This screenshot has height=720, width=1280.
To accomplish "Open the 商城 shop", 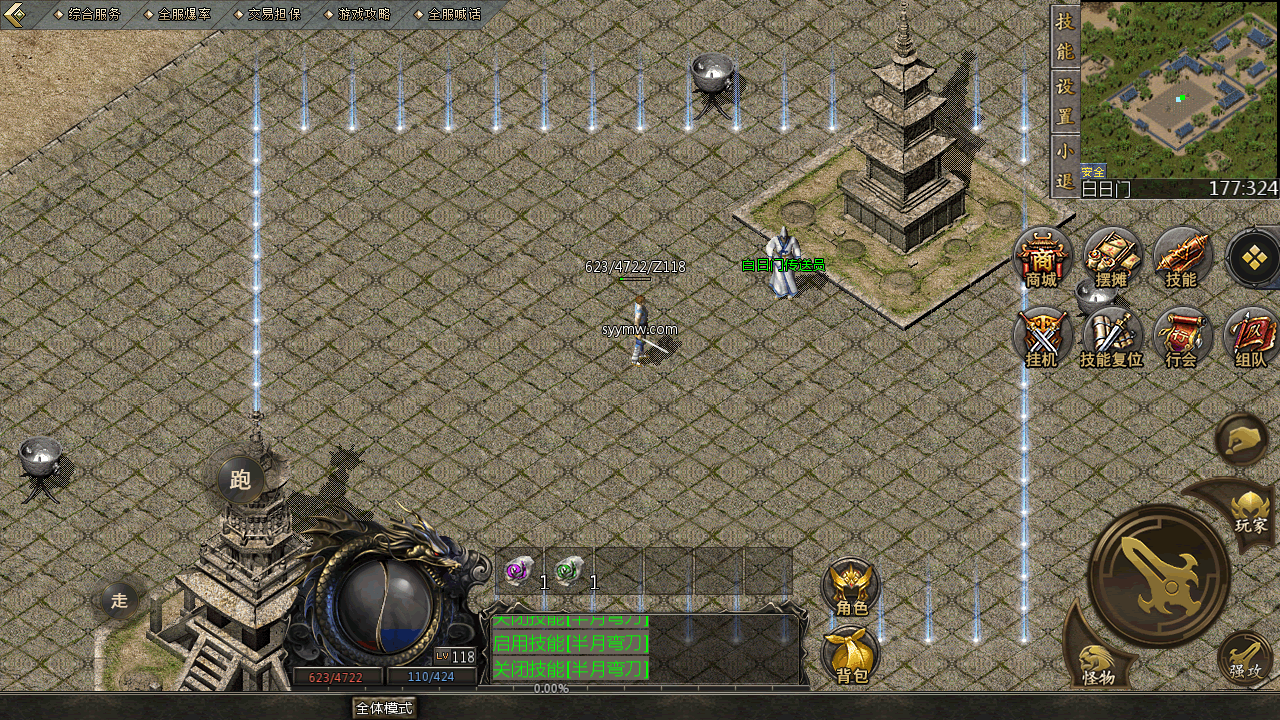I will tap(1042, 258).
